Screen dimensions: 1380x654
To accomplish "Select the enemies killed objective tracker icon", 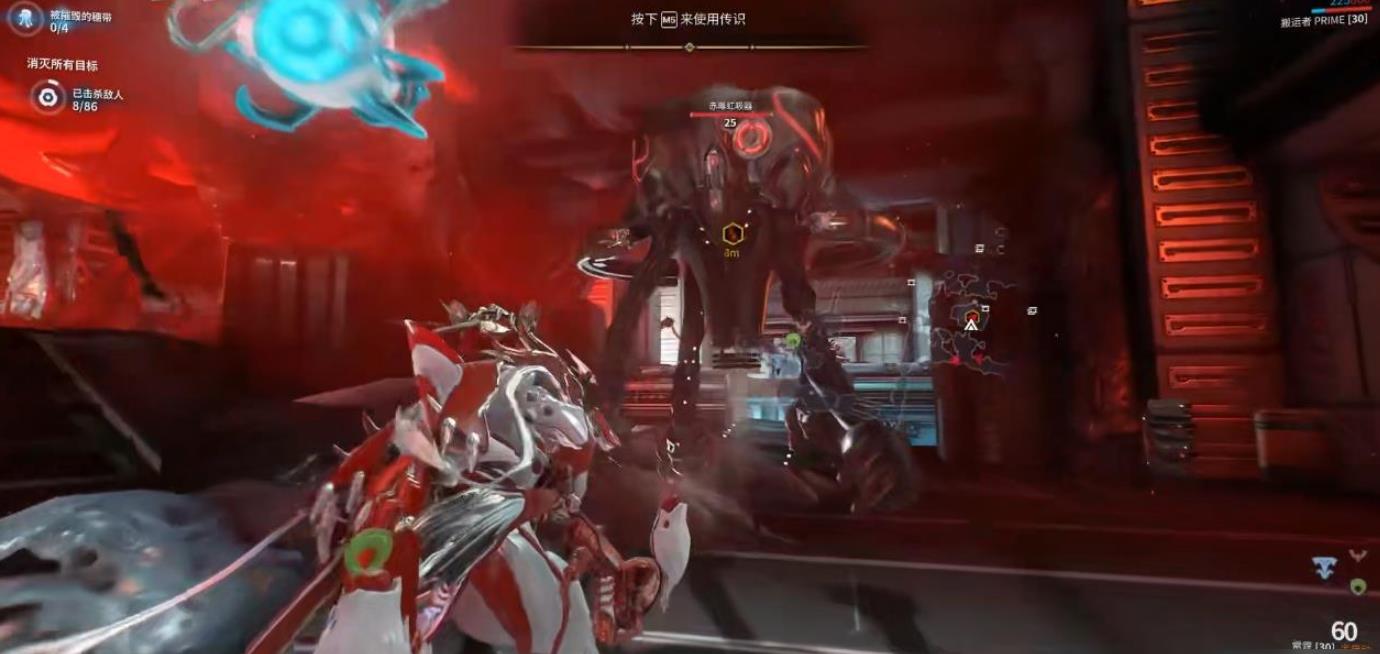I will point(46,97).
